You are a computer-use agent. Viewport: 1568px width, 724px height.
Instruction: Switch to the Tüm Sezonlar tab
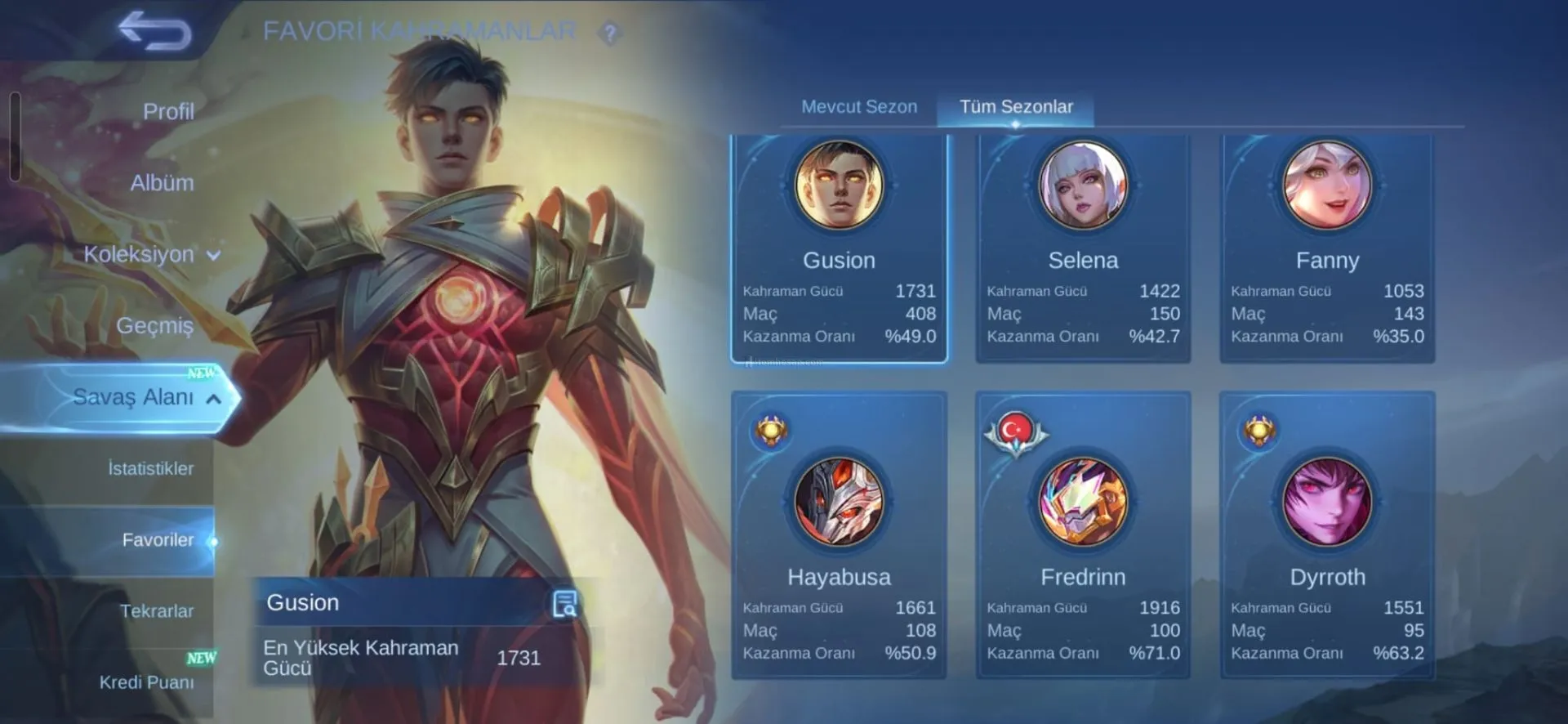1016,107
